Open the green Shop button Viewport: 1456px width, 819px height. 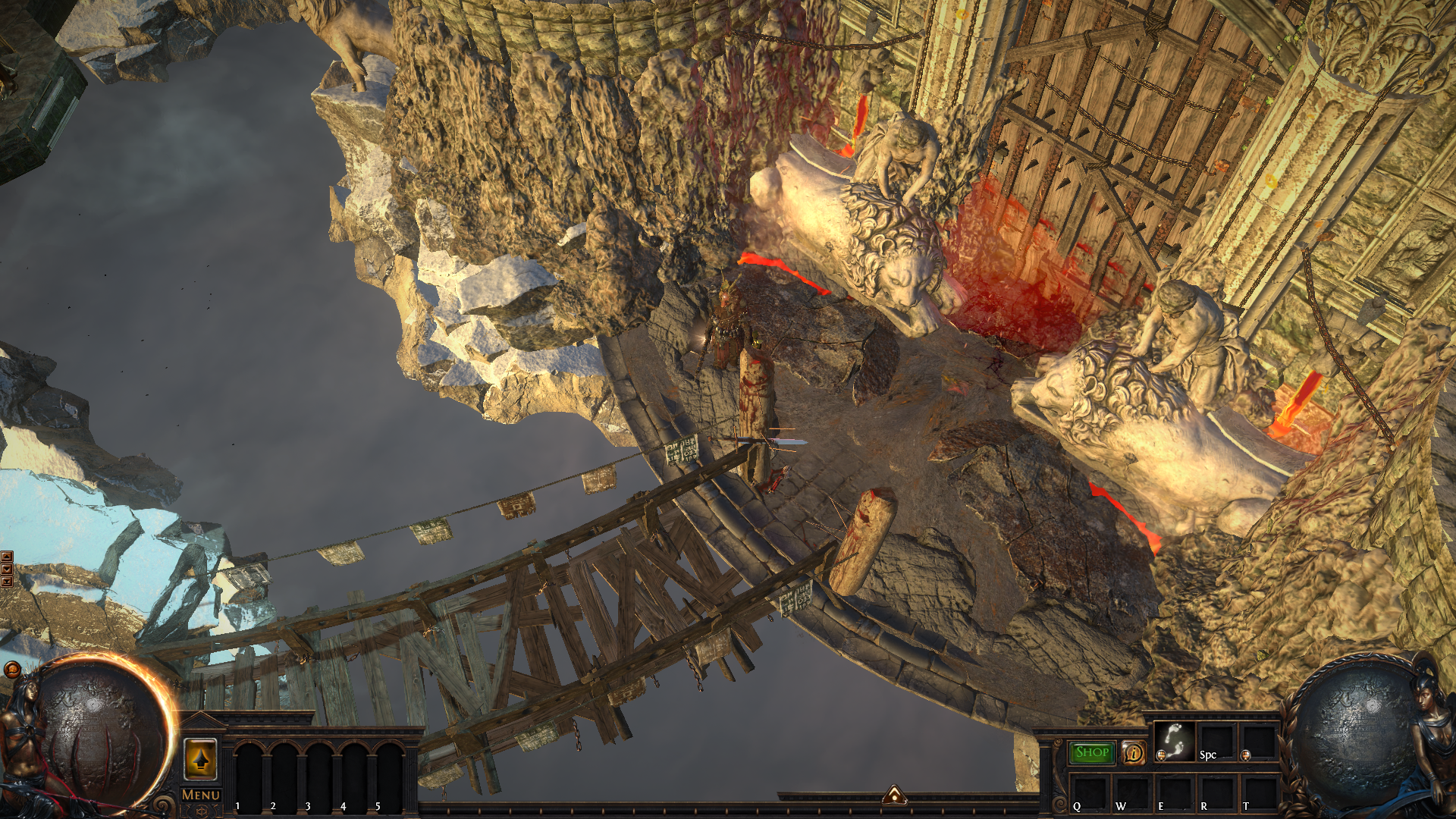tap(1092, 752)
